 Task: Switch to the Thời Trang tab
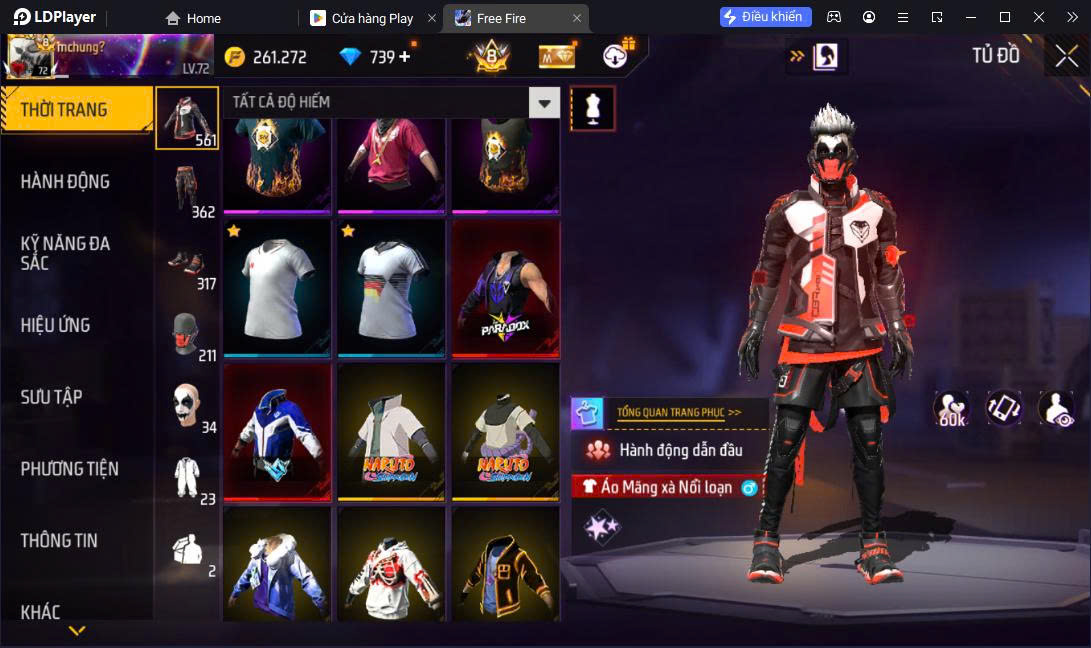click(x=64, y=110)
